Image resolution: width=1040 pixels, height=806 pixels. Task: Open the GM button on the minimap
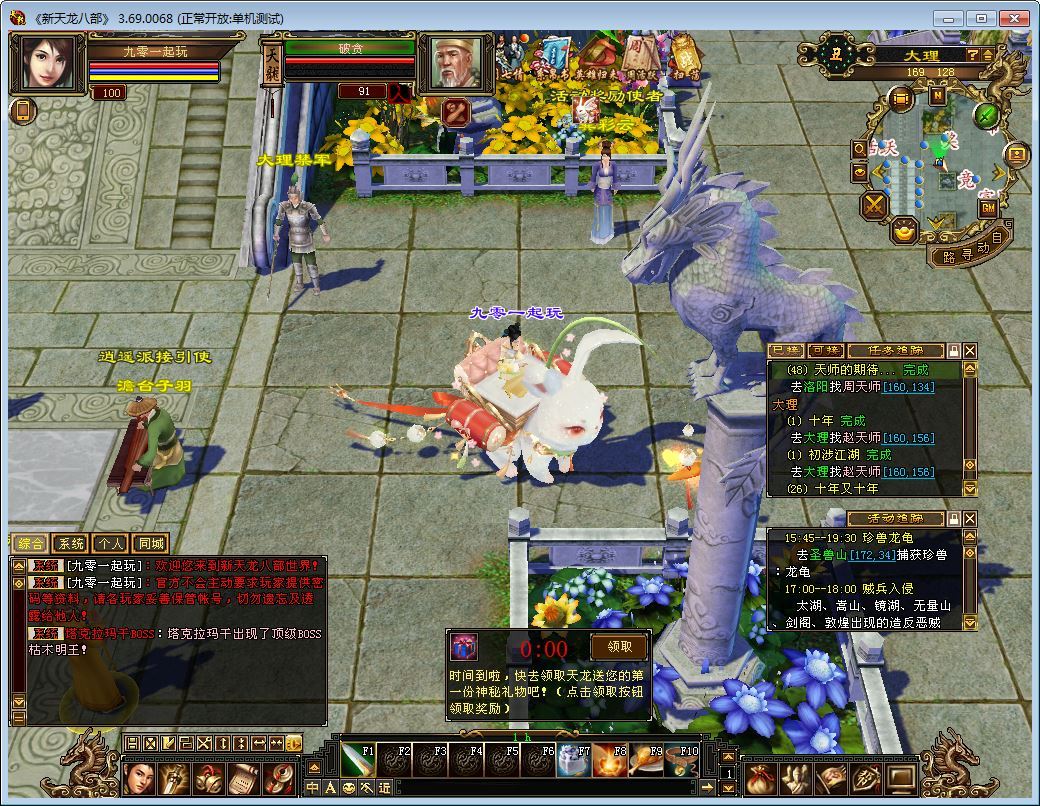pos(988,208)
